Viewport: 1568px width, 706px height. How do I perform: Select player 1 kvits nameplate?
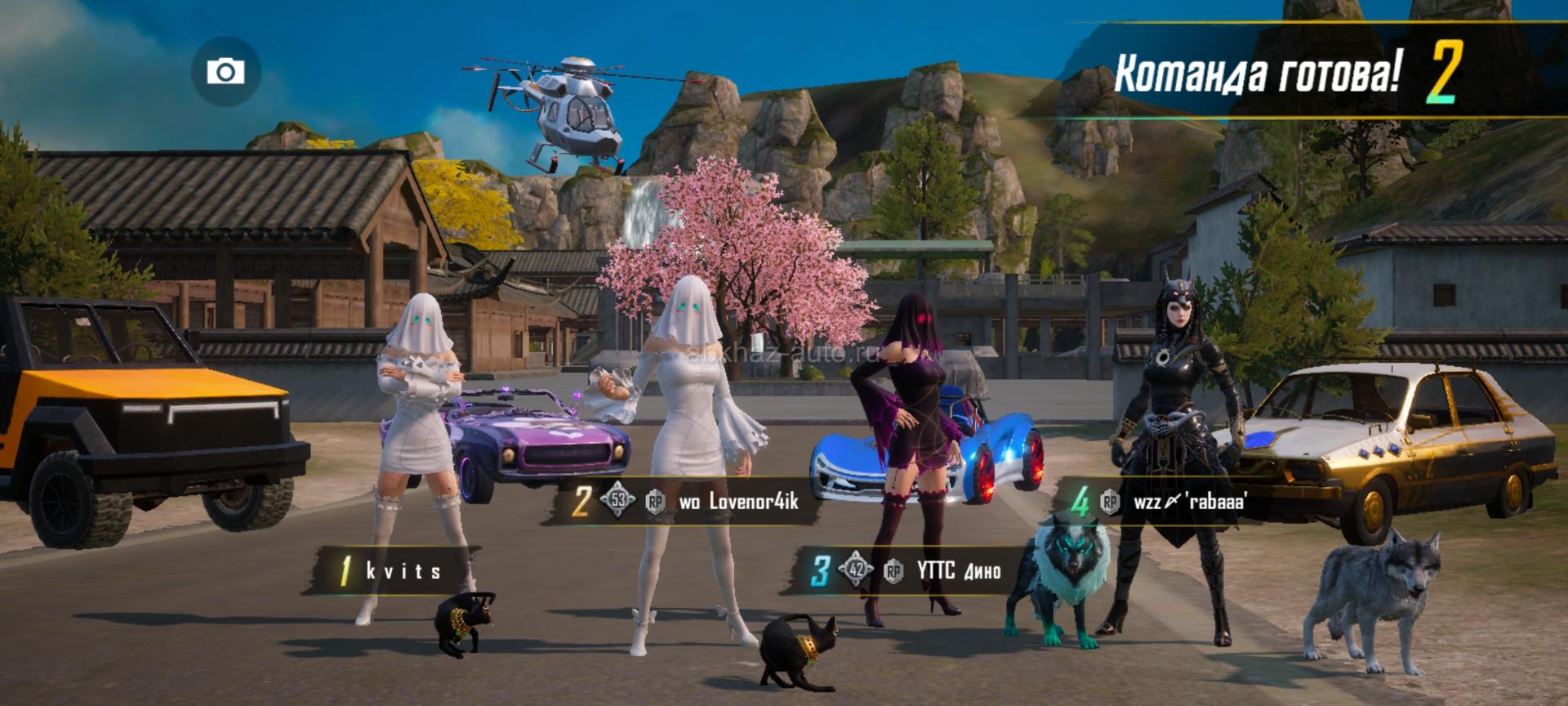392,570
